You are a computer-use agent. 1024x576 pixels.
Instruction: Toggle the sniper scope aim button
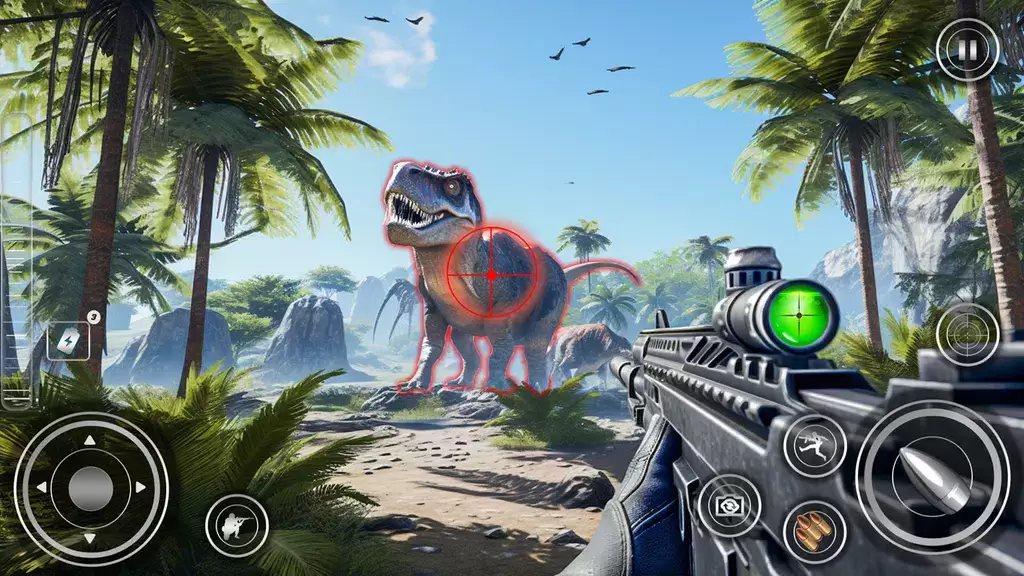click(x=967, y=334)
